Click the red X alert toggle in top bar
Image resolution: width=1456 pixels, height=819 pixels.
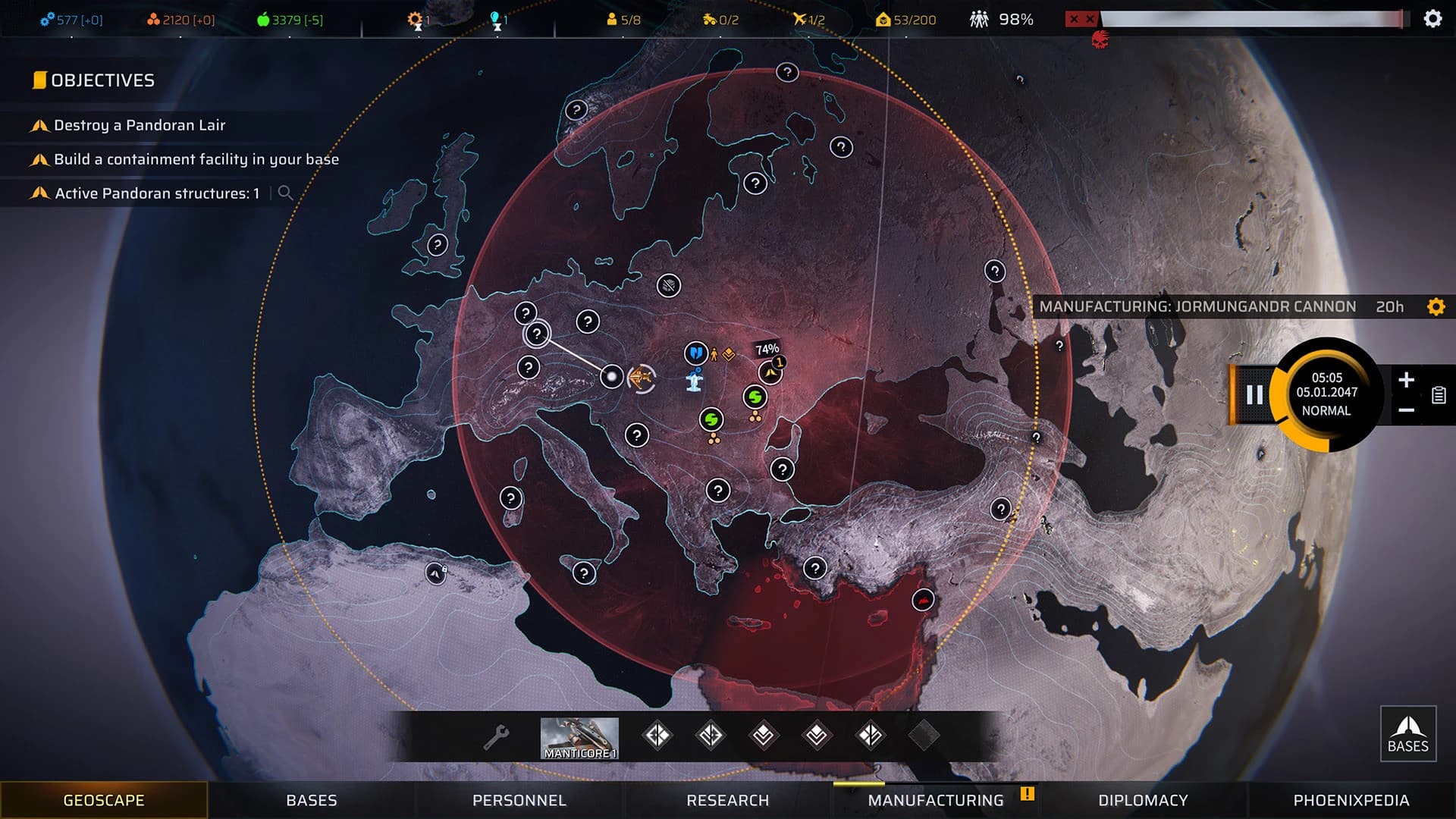(1082, 19)
